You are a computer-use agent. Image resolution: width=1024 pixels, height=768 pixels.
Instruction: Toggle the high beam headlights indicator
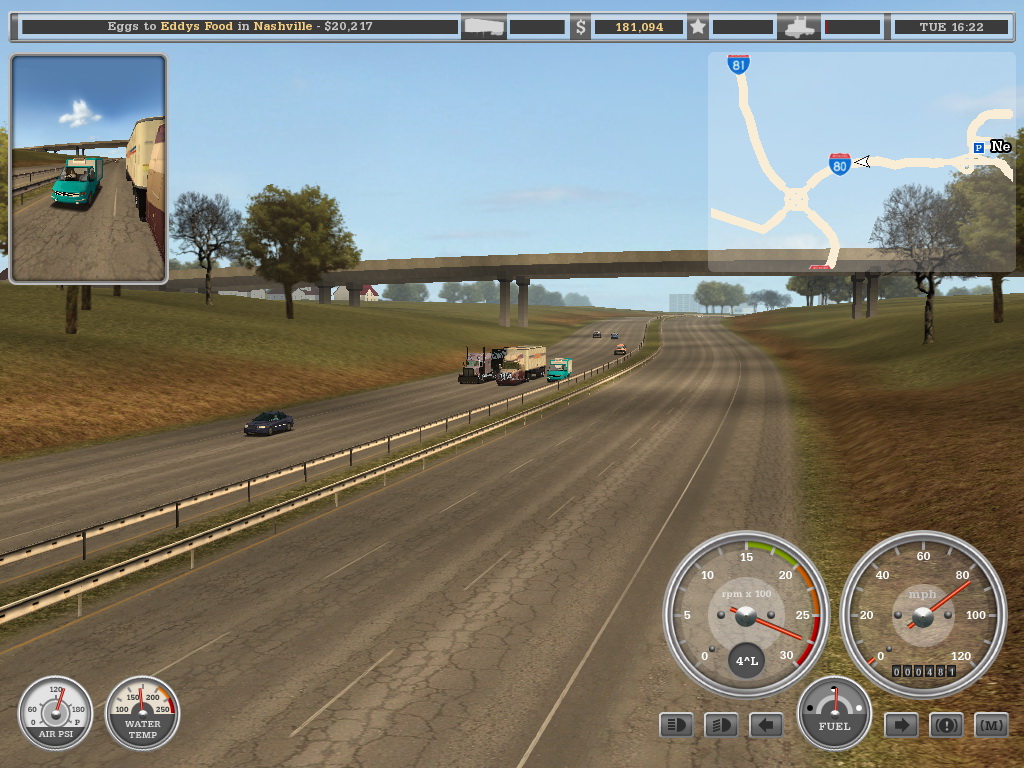pyautogui.click(x=676, y=725)
